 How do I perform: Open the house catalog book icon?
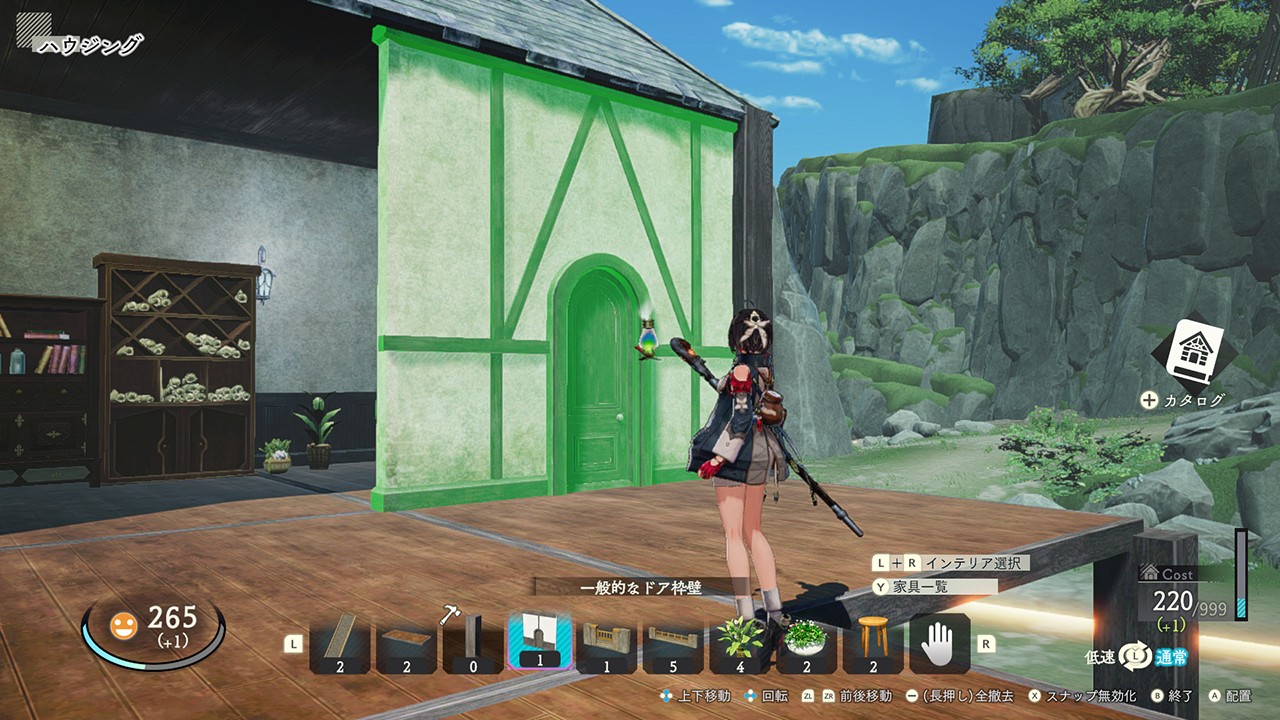coord(1191,354)
